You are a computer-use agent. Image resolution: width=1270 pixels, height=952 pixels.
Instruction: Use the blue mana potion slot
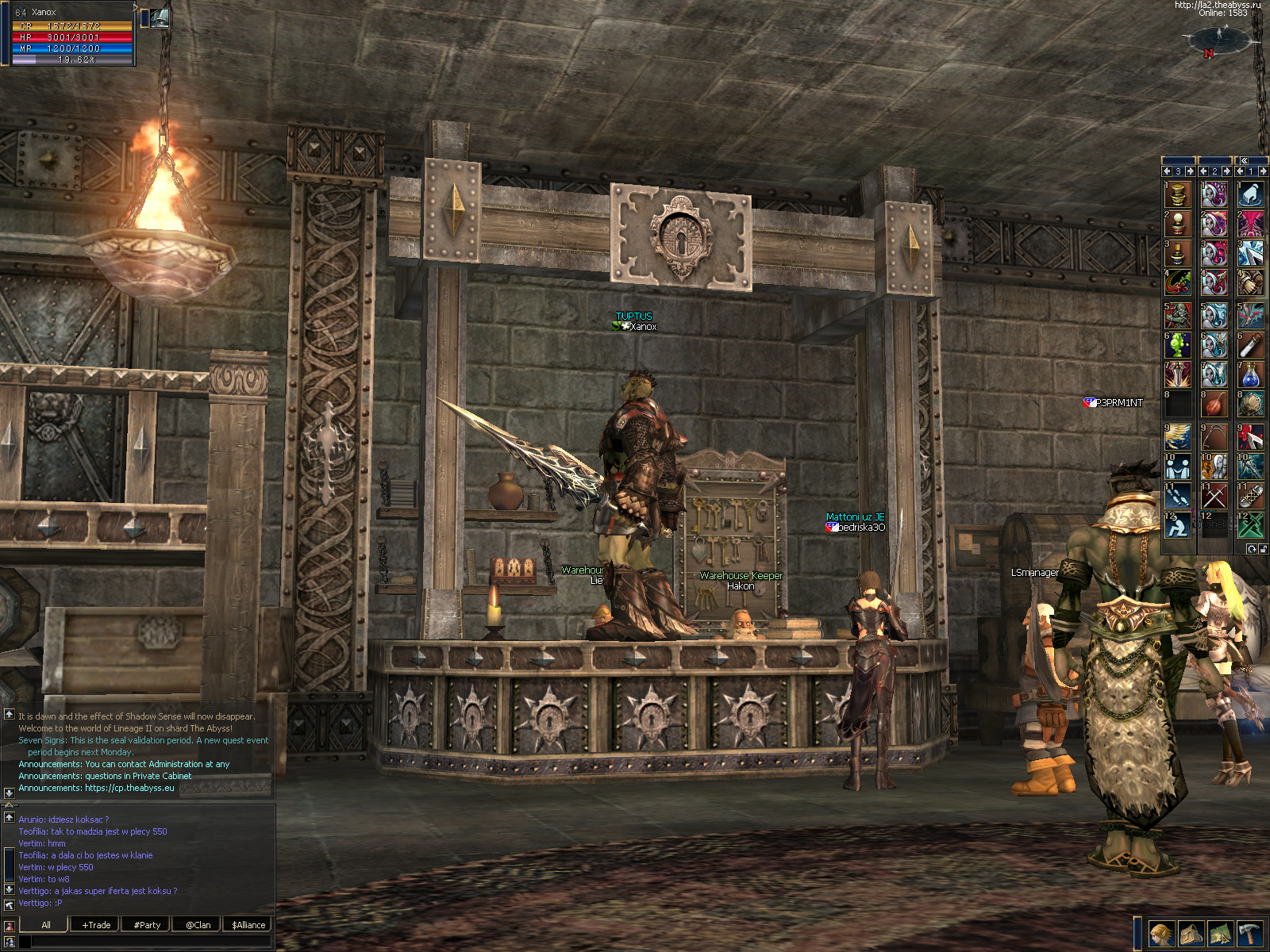click(x=1251, y=374)
